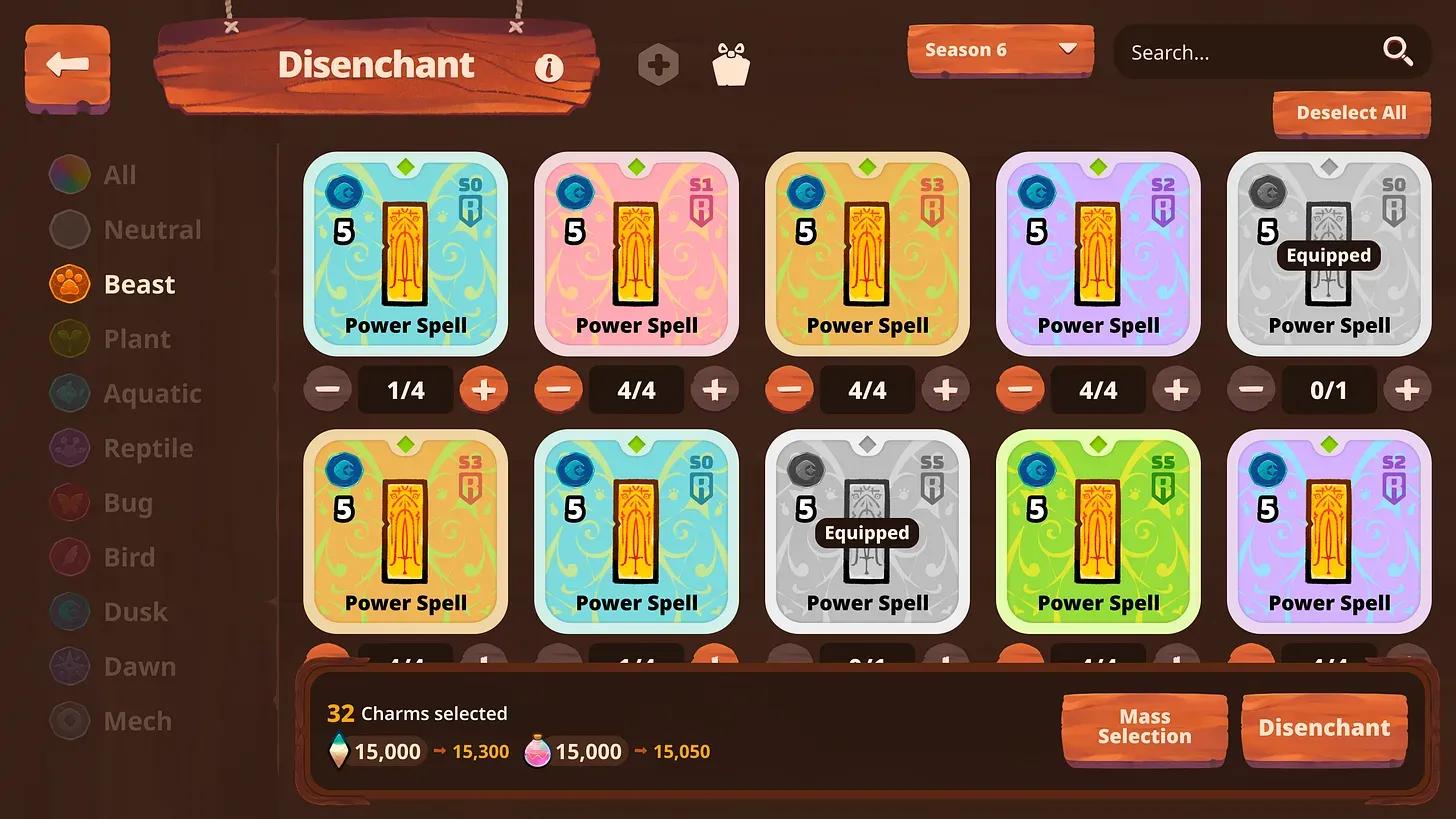Select the Beast paw filter icon
Screen dimensions: 1456x819
coord(69,283)
